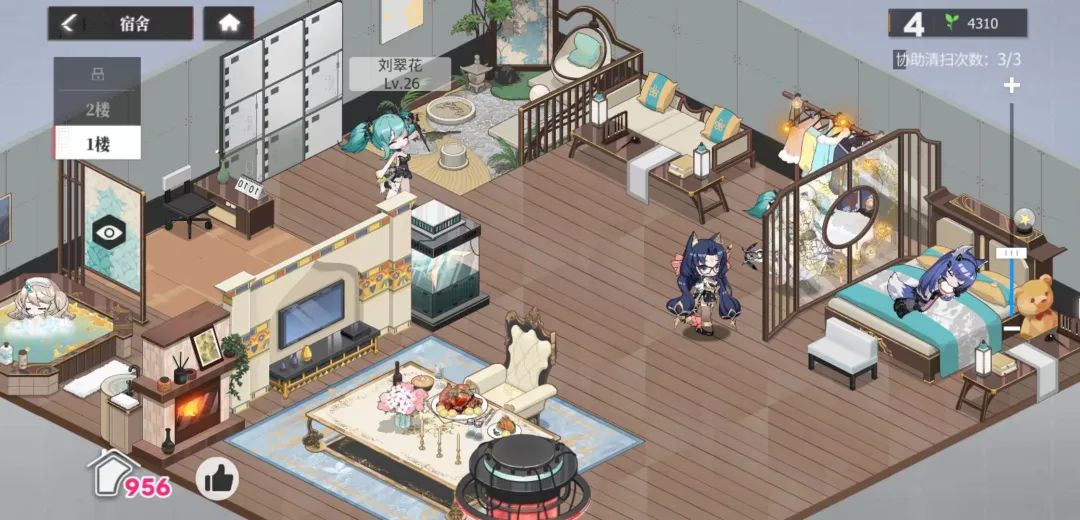
Task: Switch to the 2楼 floor tab
Action: tap(97, 109)
